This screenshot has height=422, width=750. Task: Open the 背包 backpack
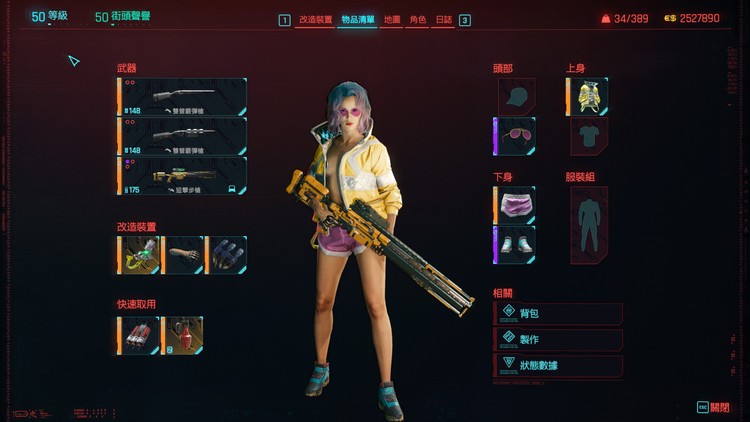pos(558,314)
